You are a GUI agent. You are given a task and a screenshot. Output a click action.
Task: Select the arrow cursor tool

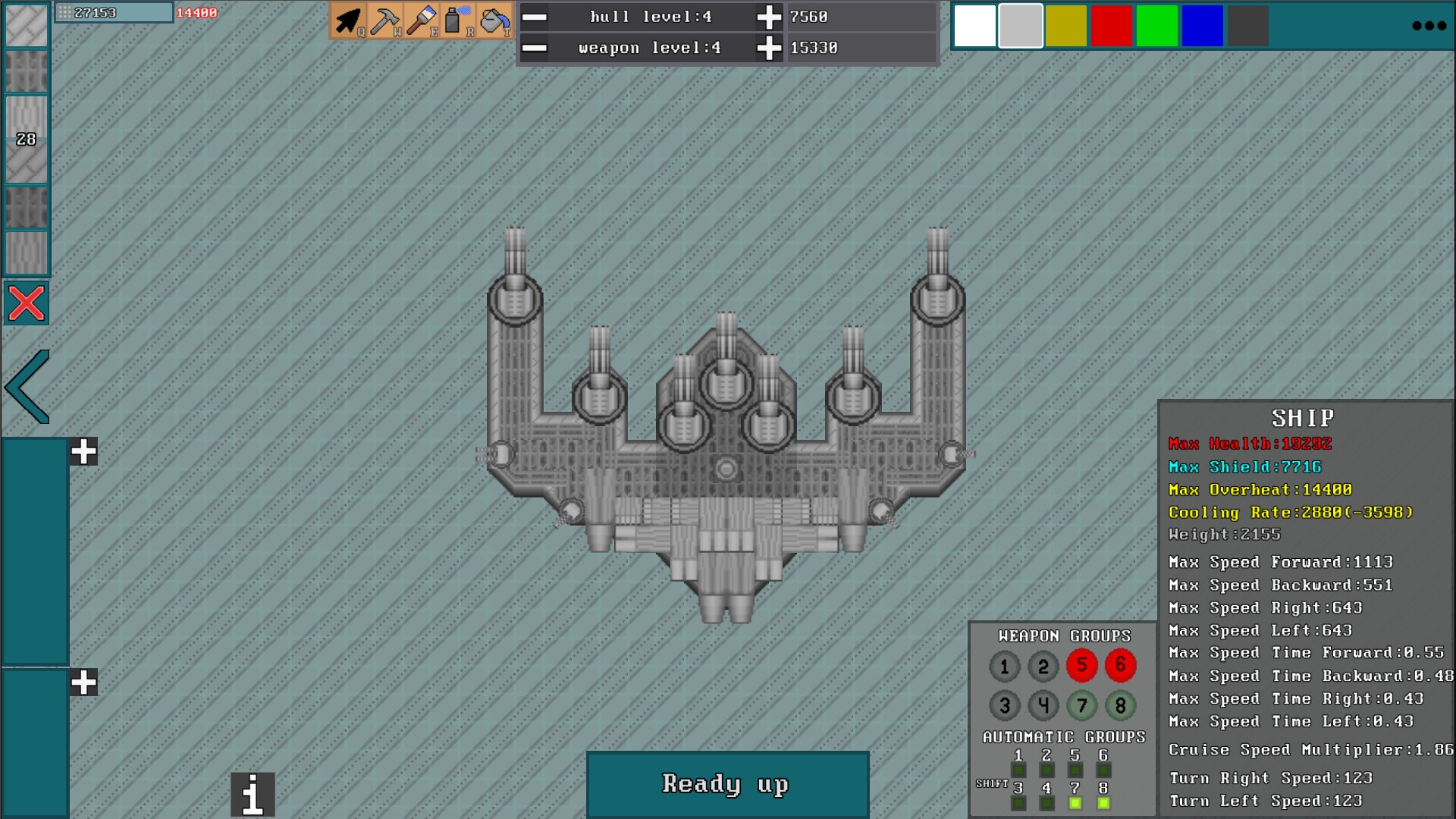click(348, 20)
